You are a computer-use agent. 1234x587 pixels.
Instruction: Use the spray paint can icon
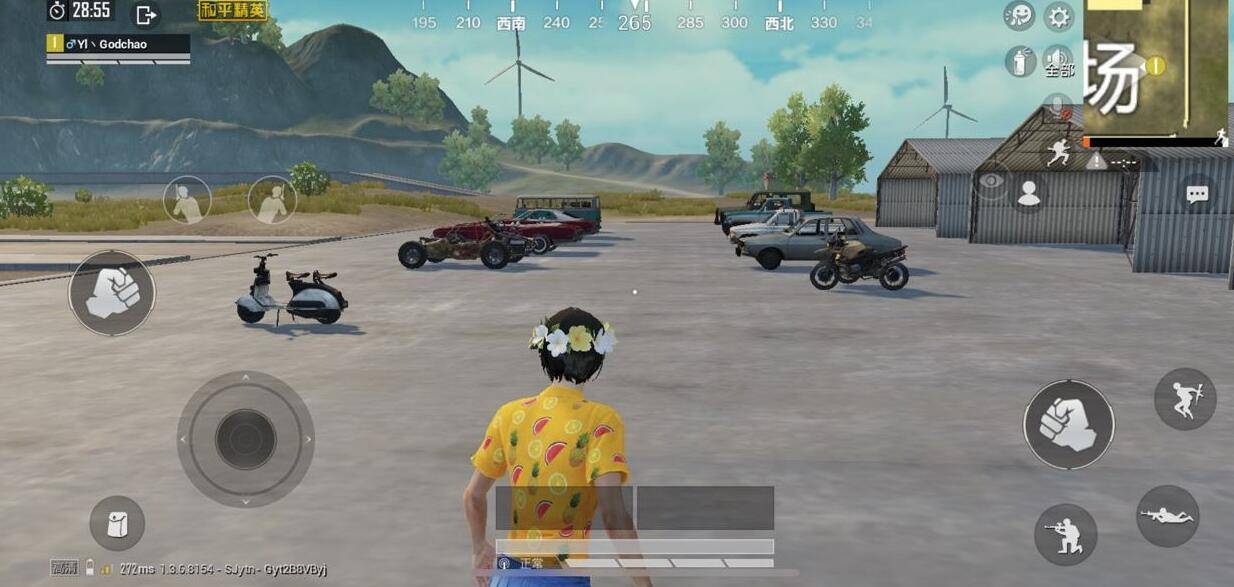click(1019, 61)
